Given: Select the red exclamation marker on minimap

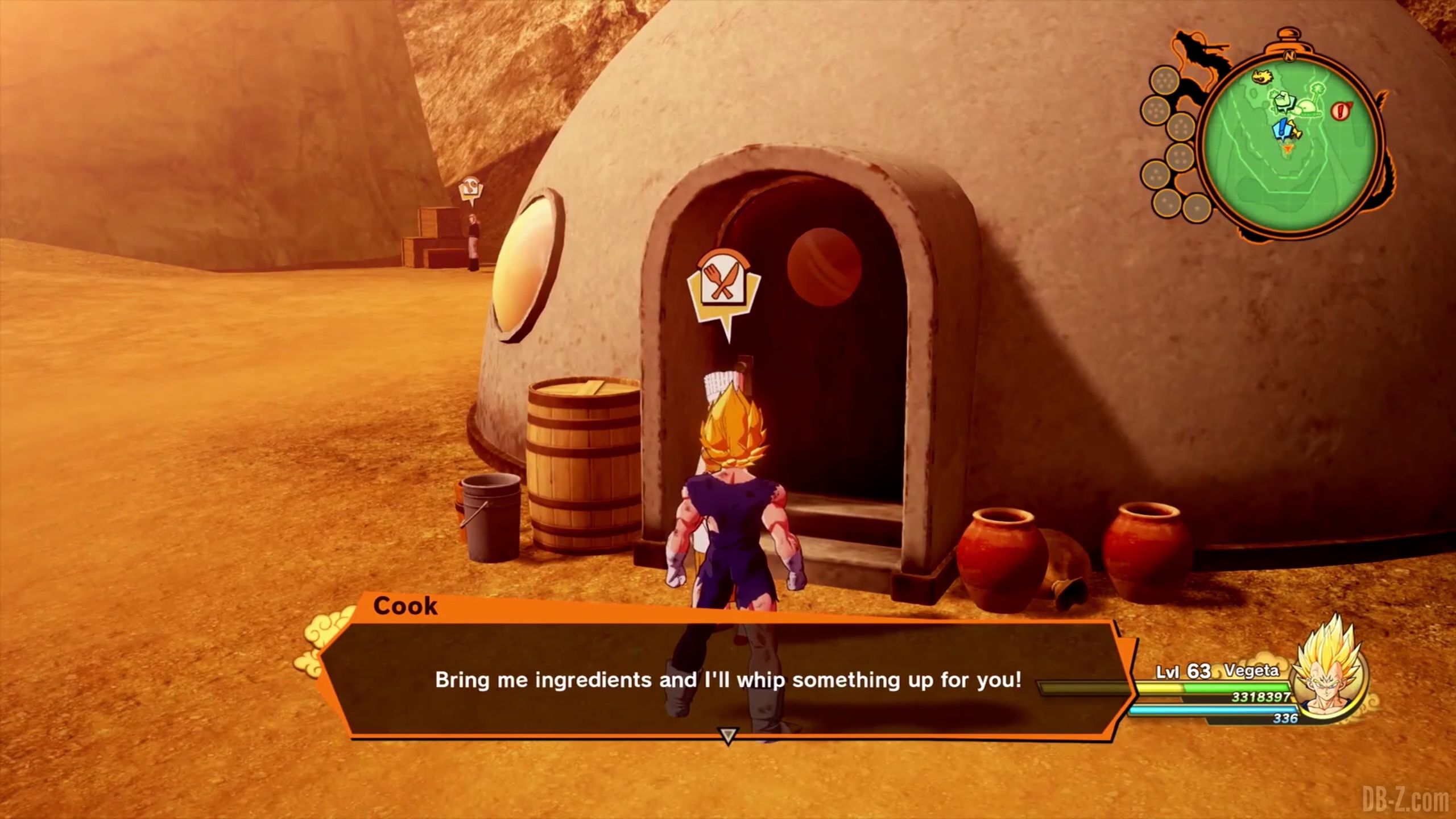Looking at the screenshot, I should tap(1341, 110).
